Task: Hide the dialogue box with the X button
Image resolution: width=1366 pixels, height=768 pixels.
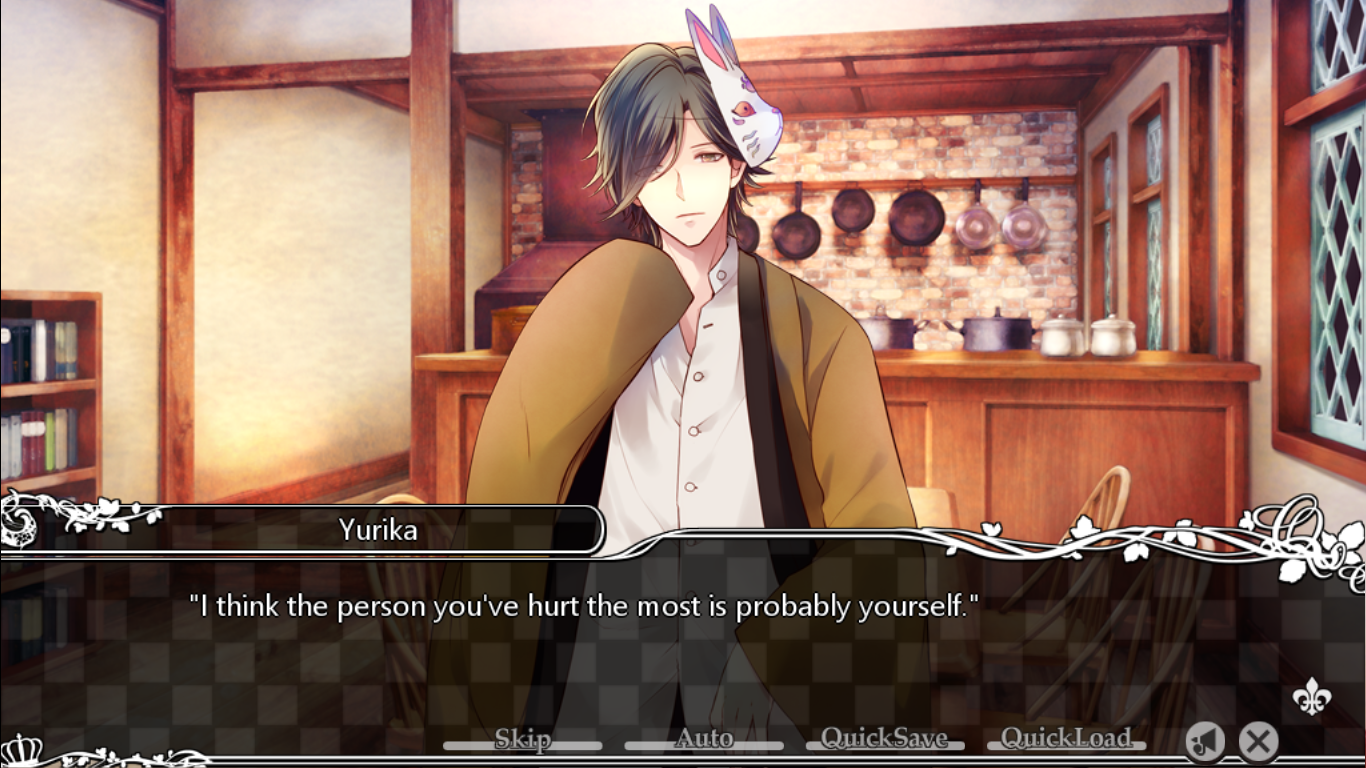Action: (1258, 742)
